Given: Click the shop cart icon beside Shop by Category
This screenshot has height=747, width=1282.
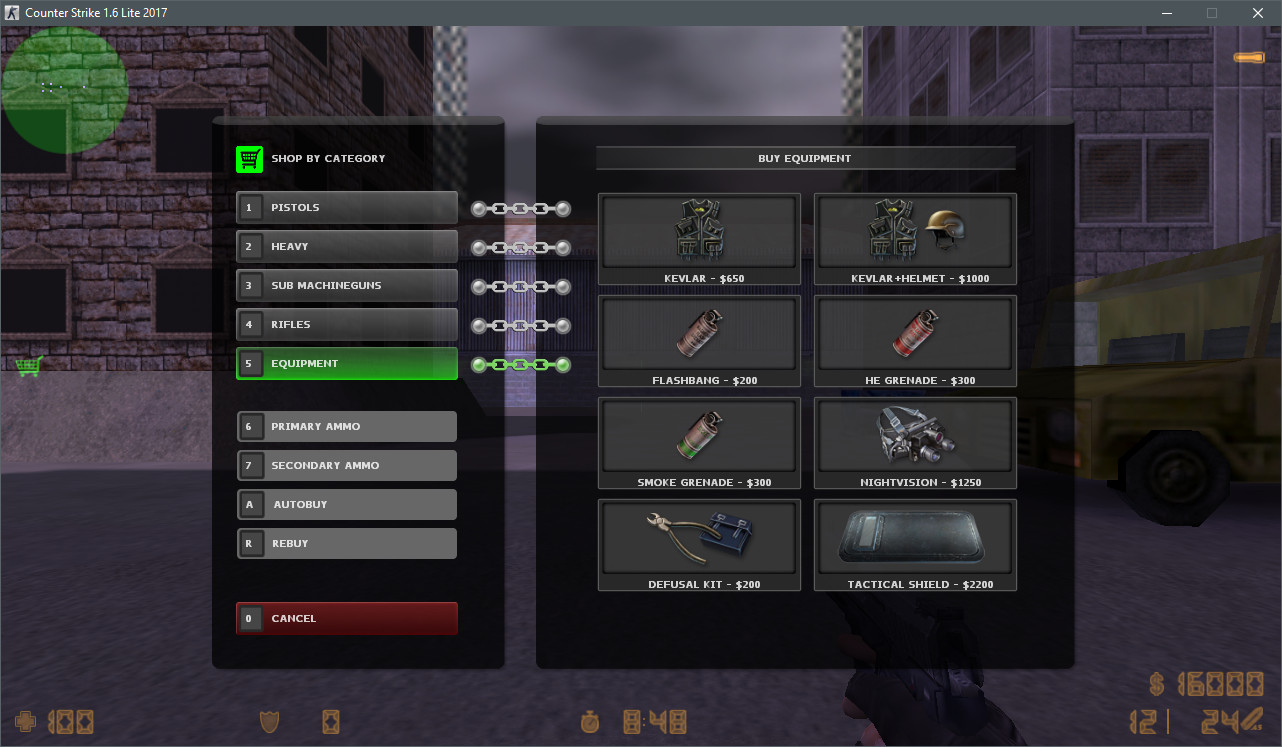Looking at the screenshot, I should pyautogui.click(x=249, y=158).
